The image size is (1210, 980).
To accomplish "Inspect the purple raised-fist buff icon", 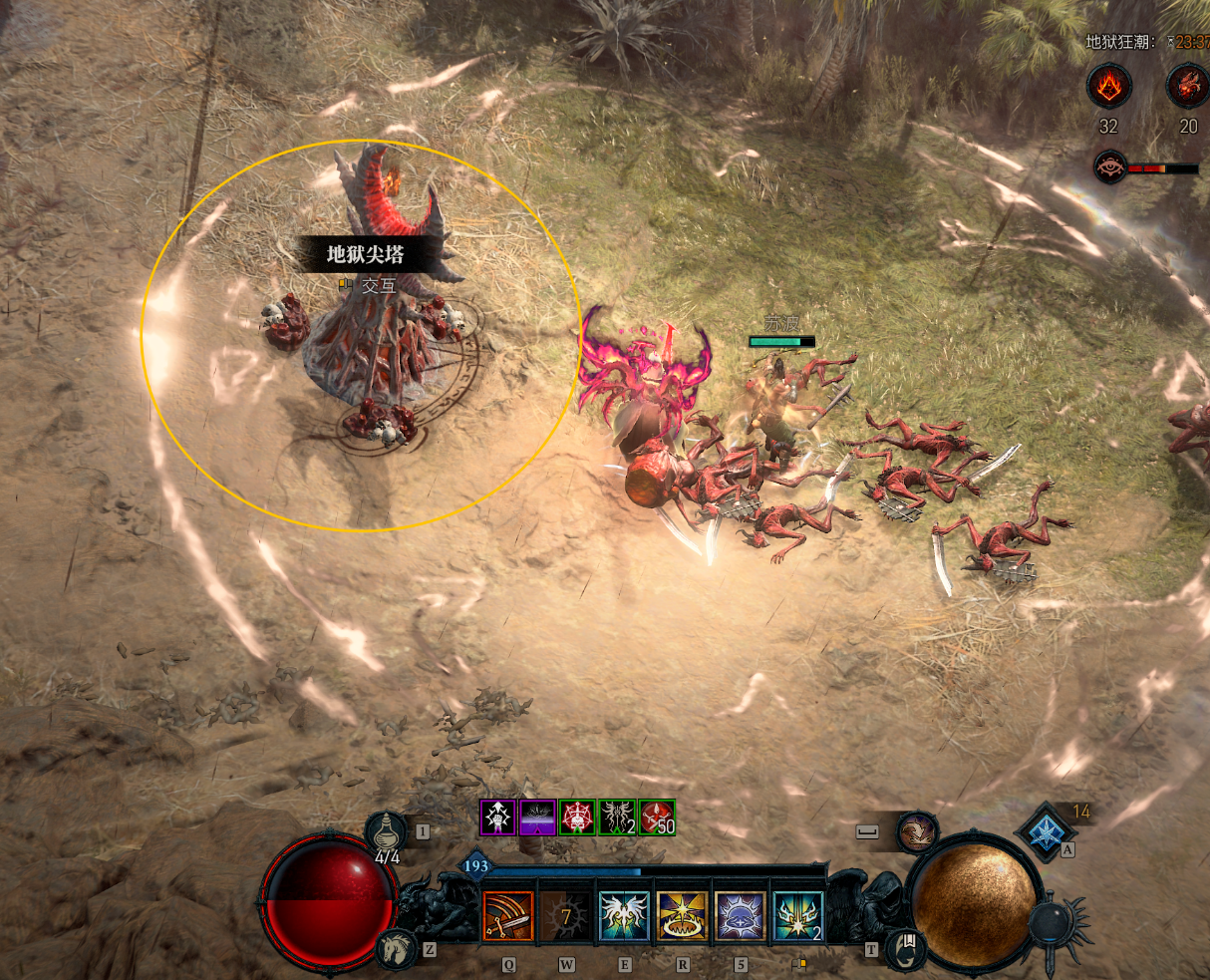I will [x=497, y=817].
